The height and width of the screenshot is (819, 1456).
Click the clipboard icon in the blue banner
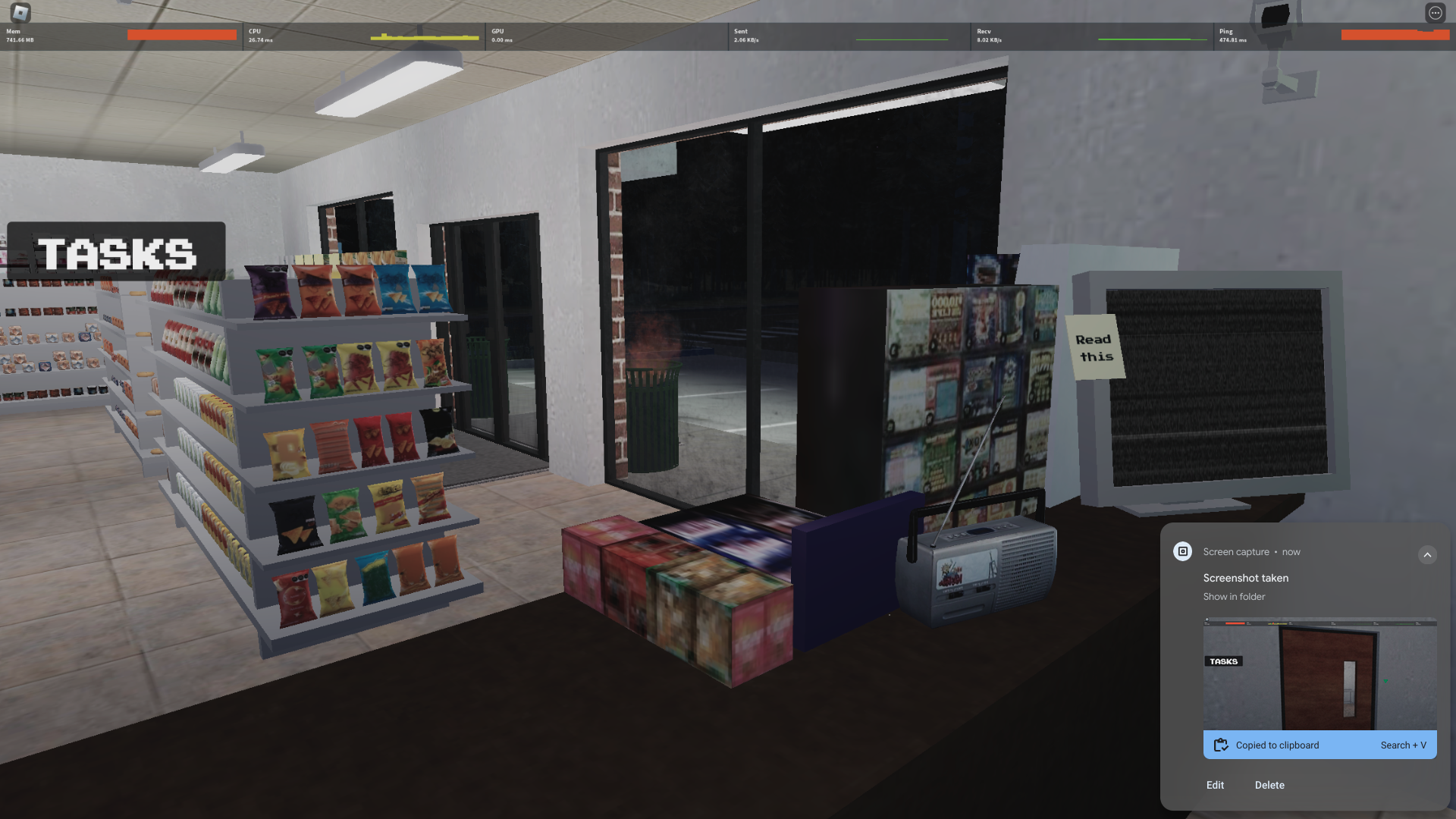click(x=1221, y=745)
